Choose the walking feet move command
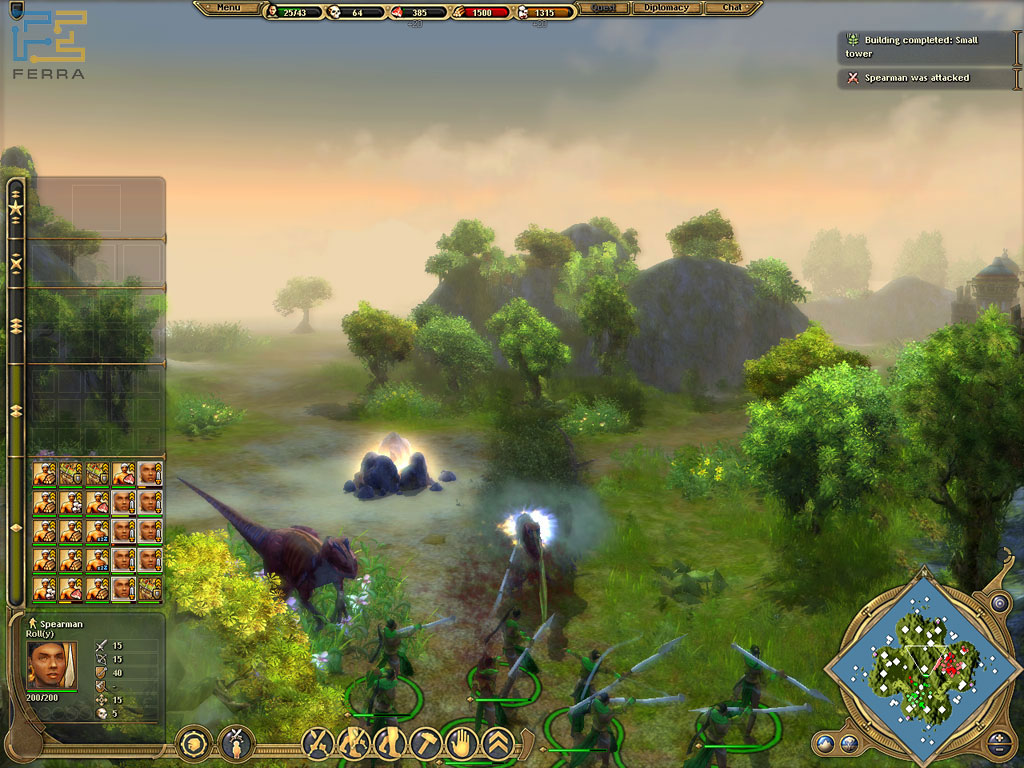 click(390, 743)
